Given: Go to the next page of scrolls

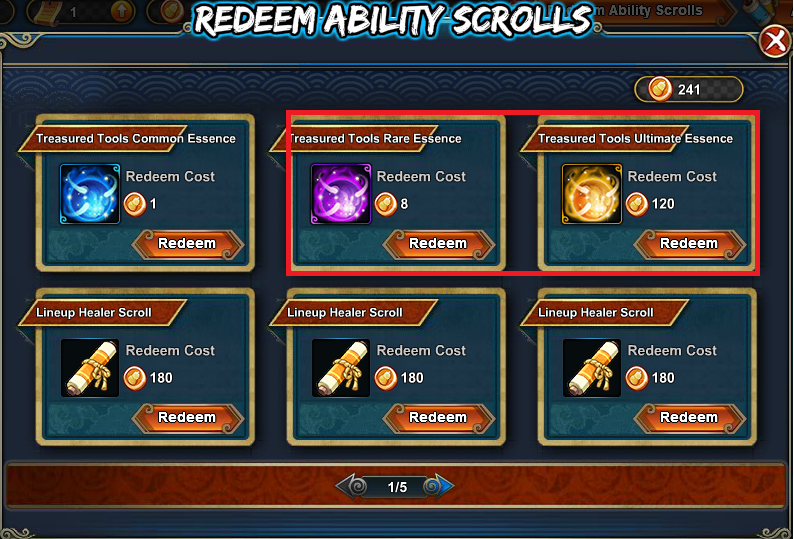Looking at the screenshot, I should tap(440, 487).
